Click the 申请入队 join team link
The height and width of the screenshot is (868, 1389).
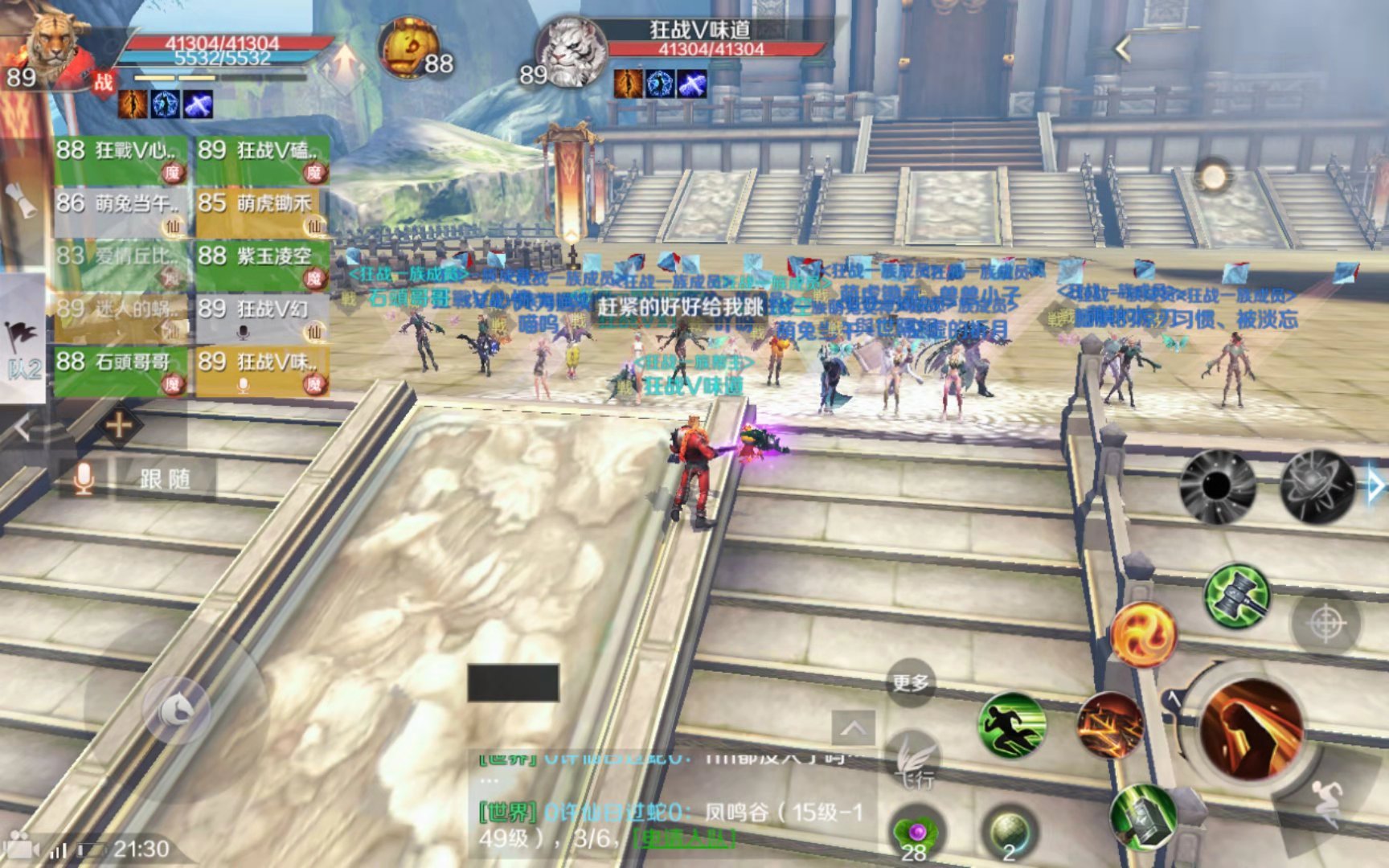(x=685, y=838)
